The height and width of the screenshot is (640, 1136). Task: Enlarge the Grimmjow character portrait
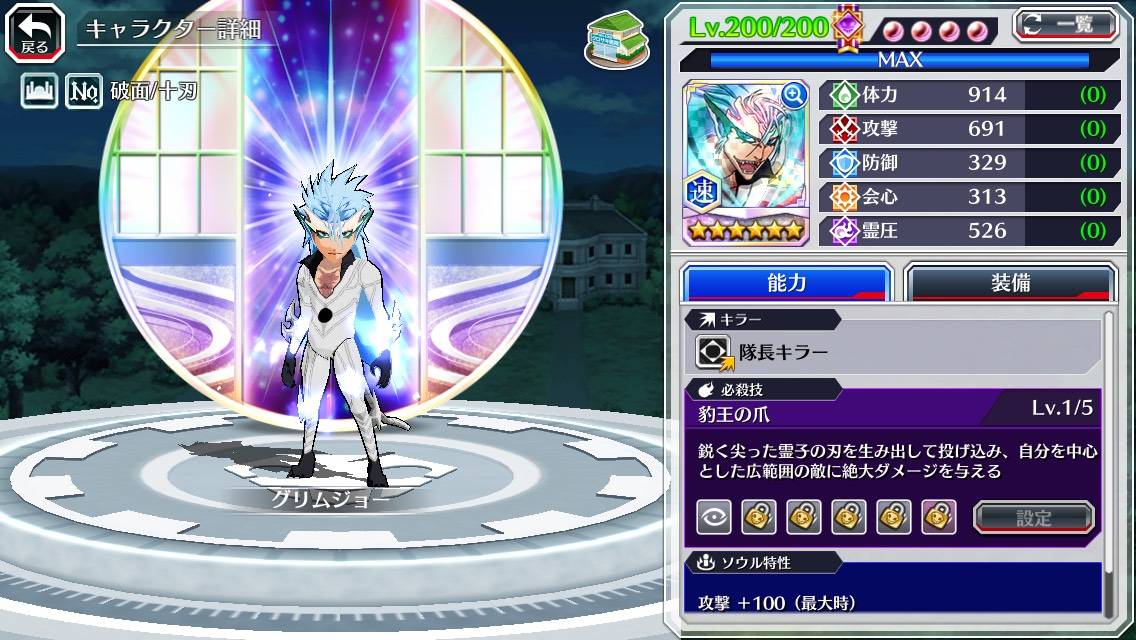[x=745, y=160]
